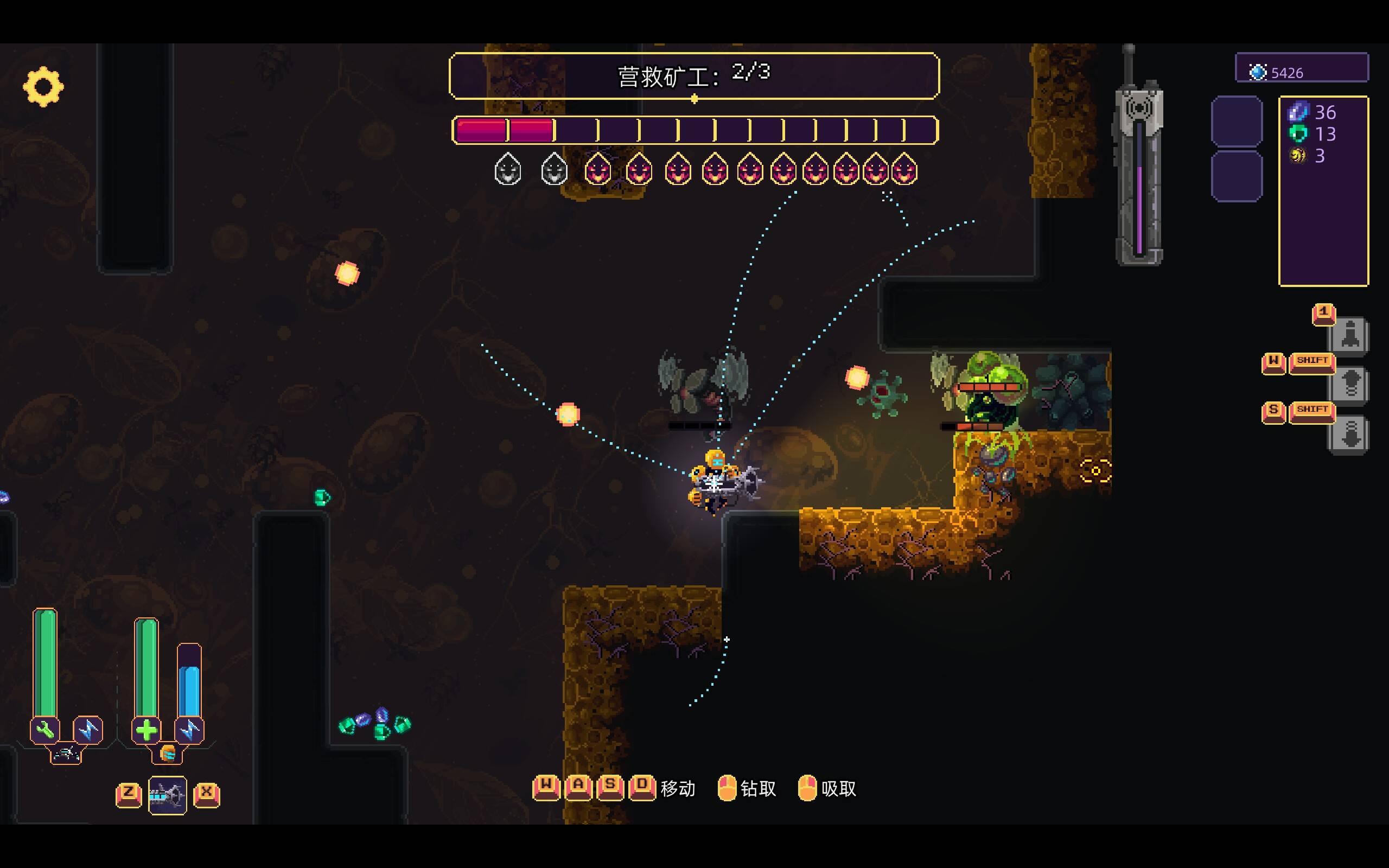
Task: Open the collected resources inventory panel
Action: [x=1323, y=191]
